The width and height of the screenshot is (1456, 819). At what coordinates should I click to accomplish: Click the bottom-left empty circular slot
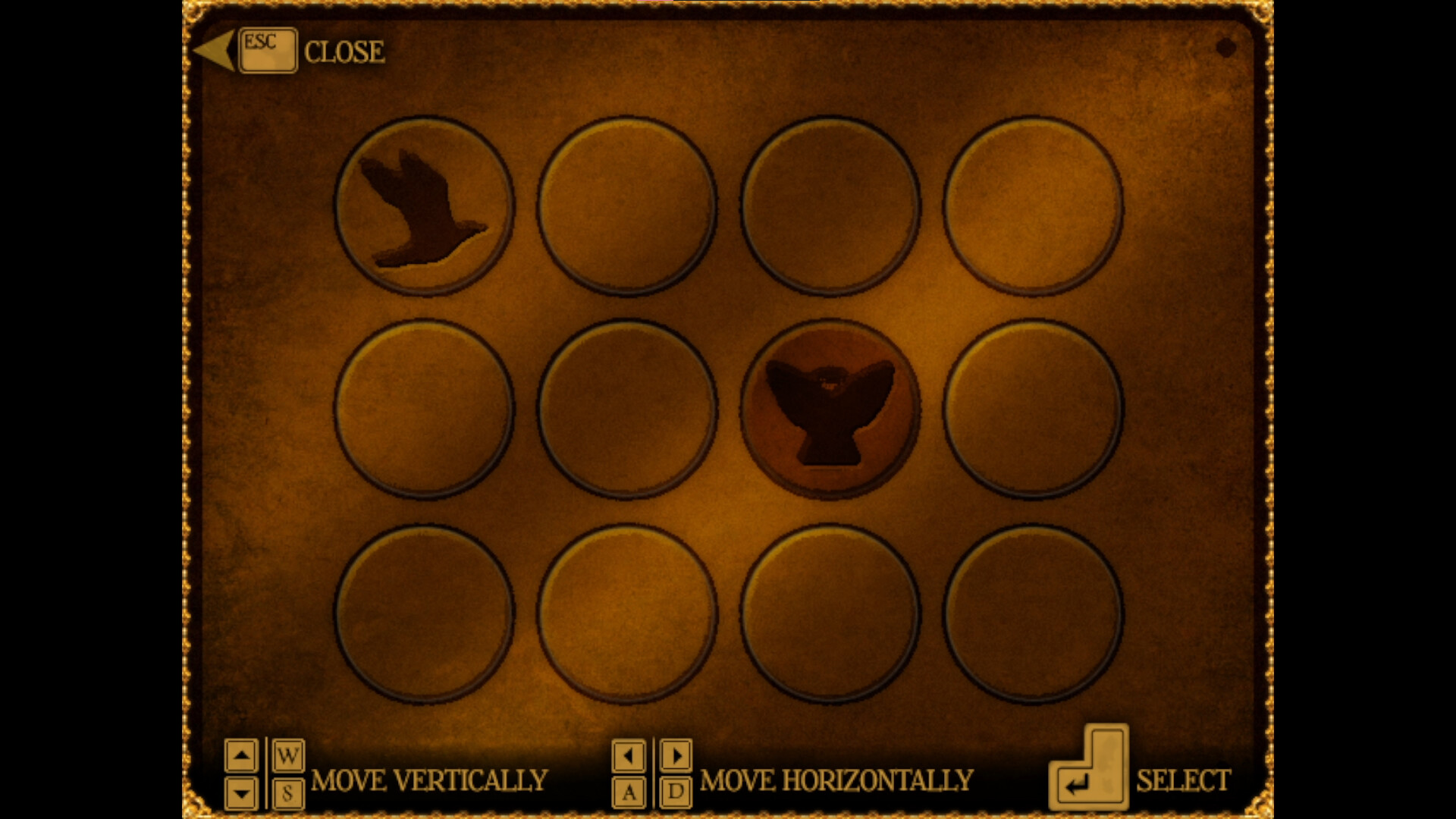(425, 613)
